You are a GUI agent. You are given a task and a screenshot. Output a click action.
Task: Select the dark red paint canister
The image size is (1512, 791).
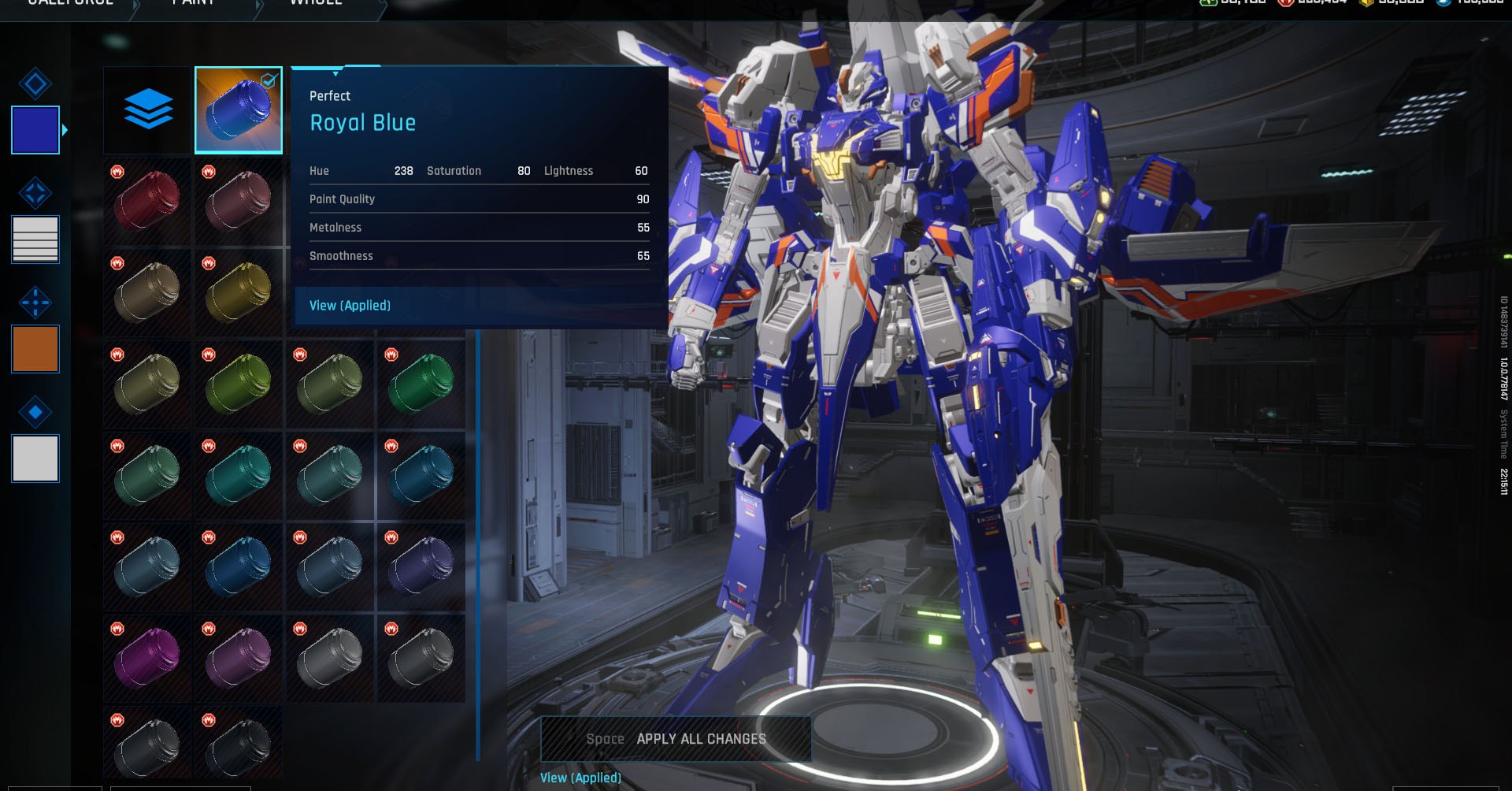[146, 201]
